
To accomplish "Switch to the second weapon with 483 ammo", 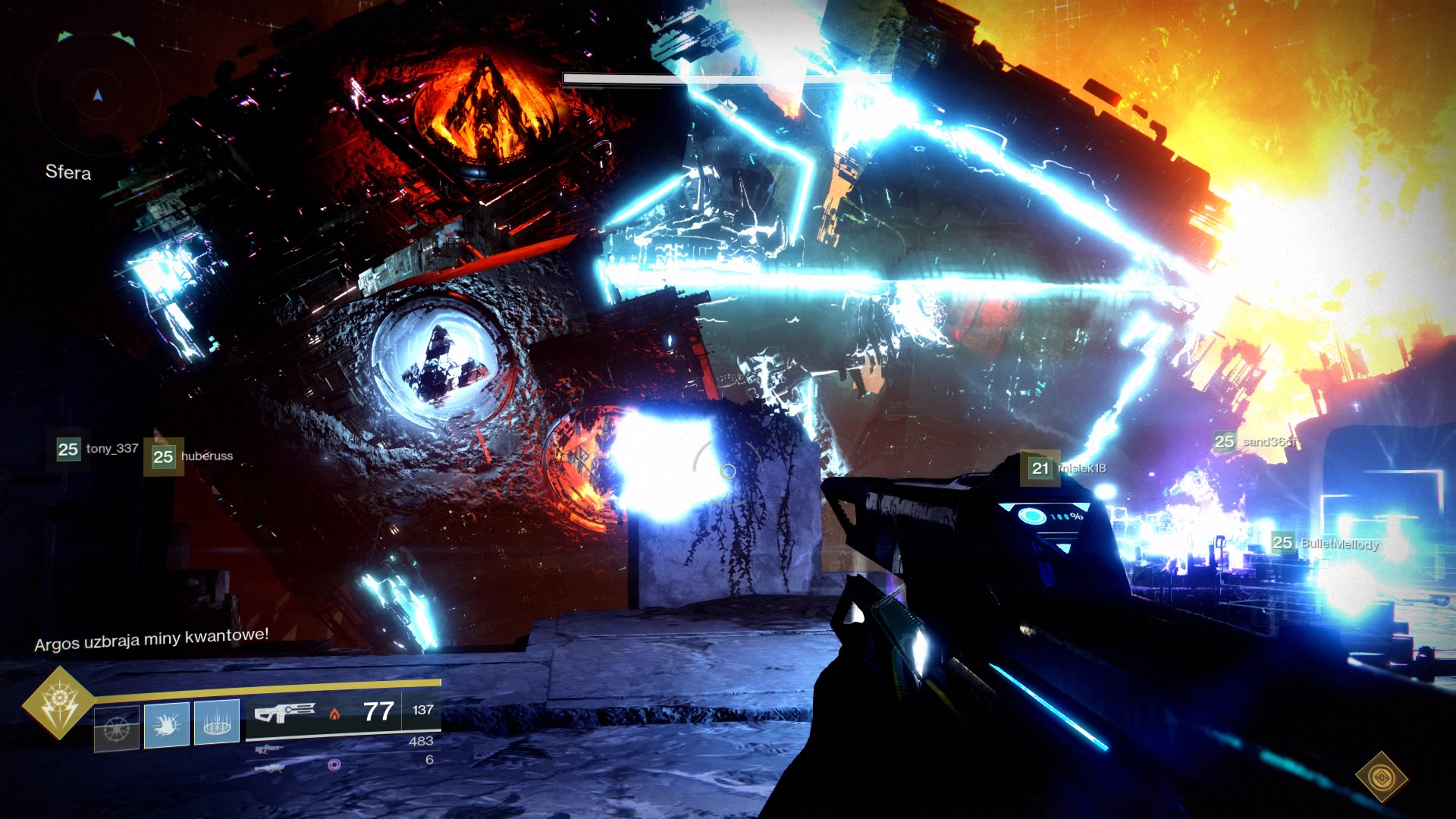I will [x=270, y=749].
